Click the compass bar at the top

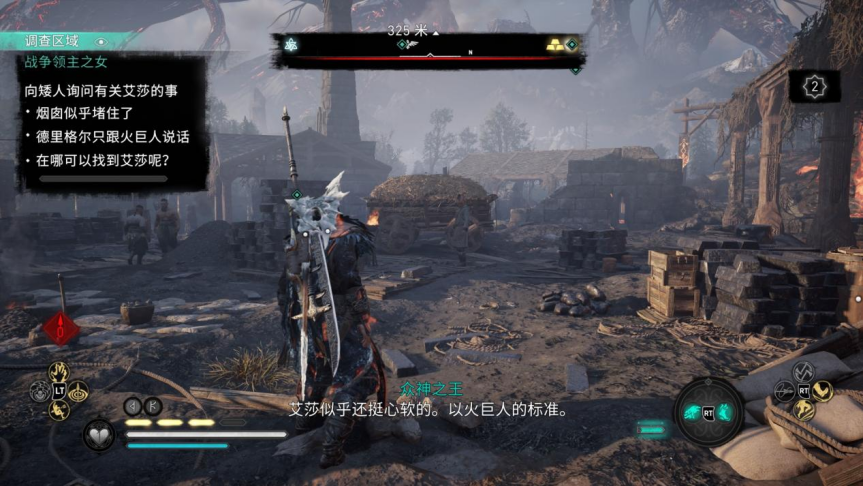[428, 50]
